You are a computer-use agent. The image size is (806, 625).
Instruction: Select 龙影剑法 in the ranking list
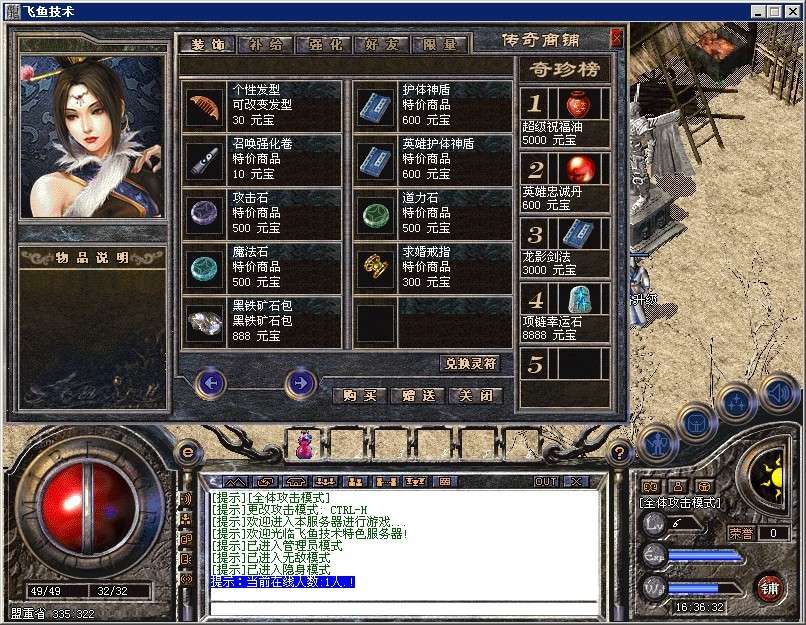[564, 246]
